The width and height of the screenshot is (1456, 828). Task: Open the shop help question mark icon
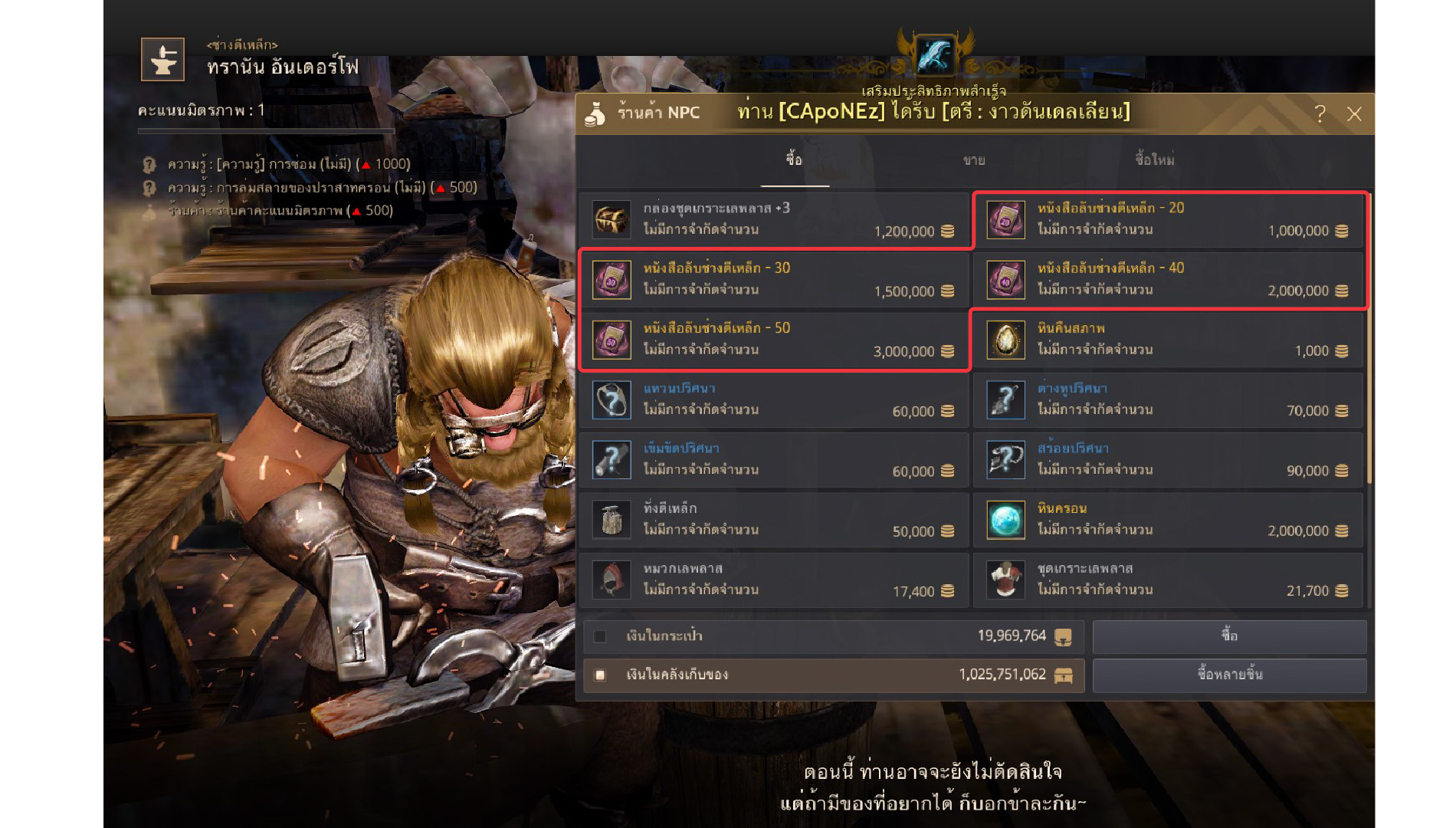tap(1320, 113)
